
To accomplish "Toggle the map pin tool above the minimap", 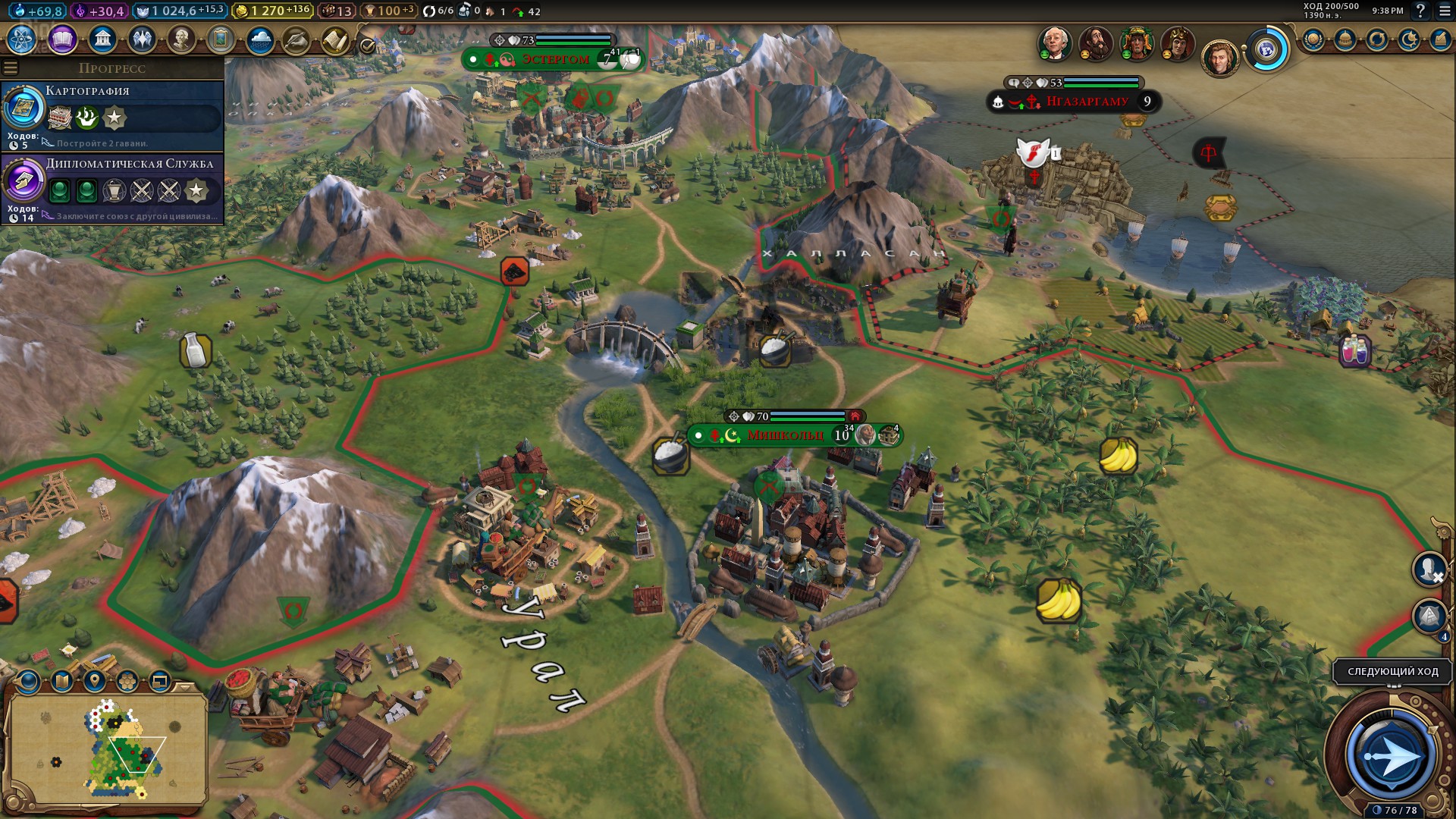I will click(95, 681).
